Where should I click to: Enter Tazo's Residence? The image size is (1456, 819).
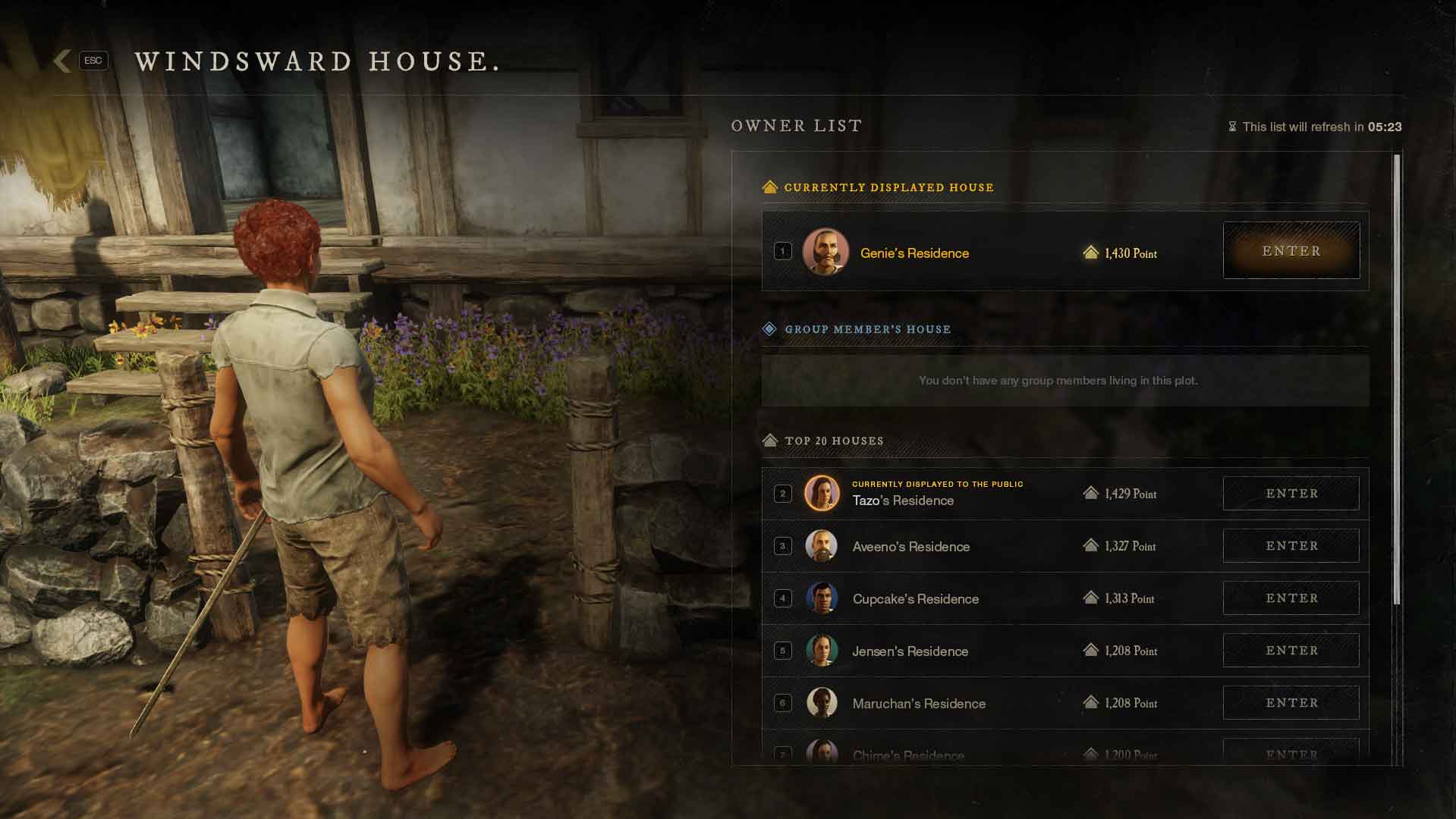tap(1291, 494)
